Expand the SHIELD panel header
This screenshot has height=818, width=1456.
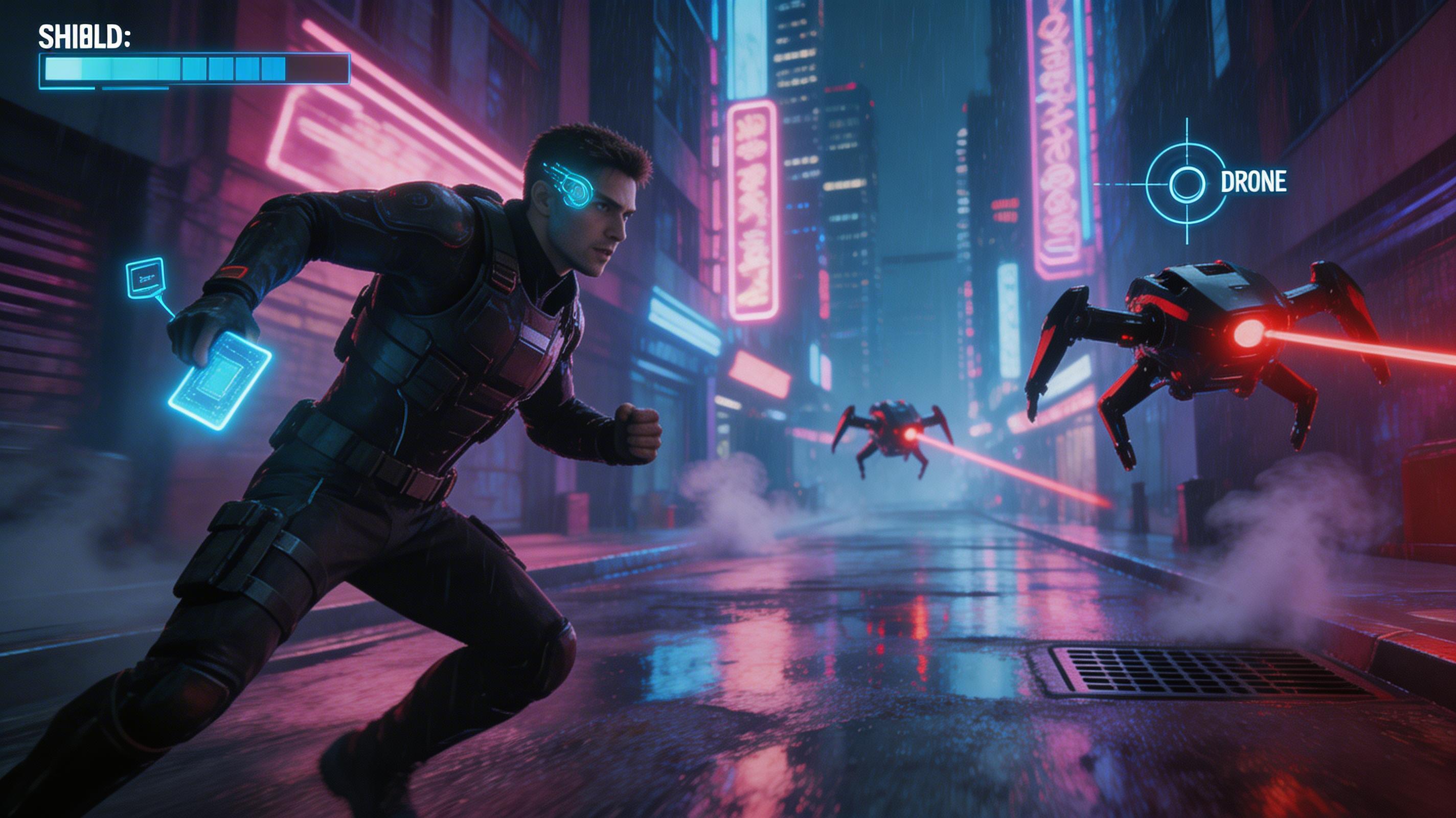pyautogui.click(x=85, y=37)
